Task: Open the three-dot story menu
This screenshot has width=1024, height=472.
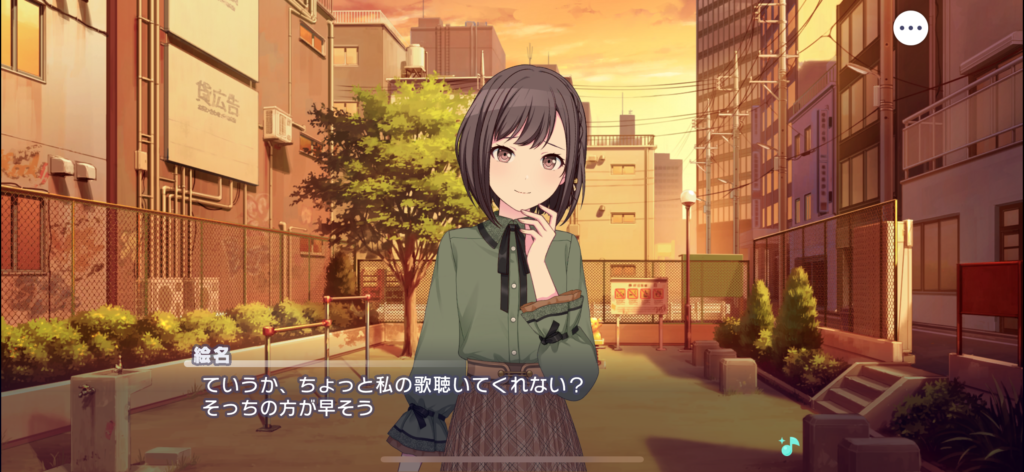Action: [910, 28]
